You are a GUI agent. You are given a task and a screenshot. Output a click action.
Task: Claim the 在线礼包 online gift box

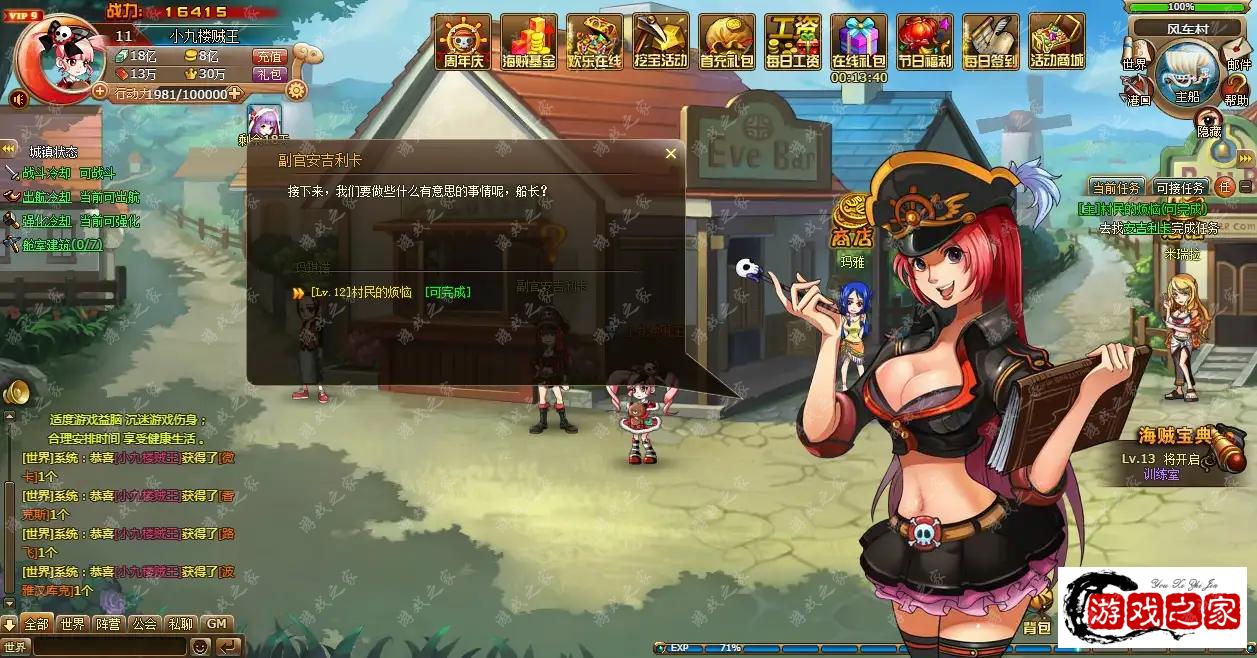pos(859,42)
